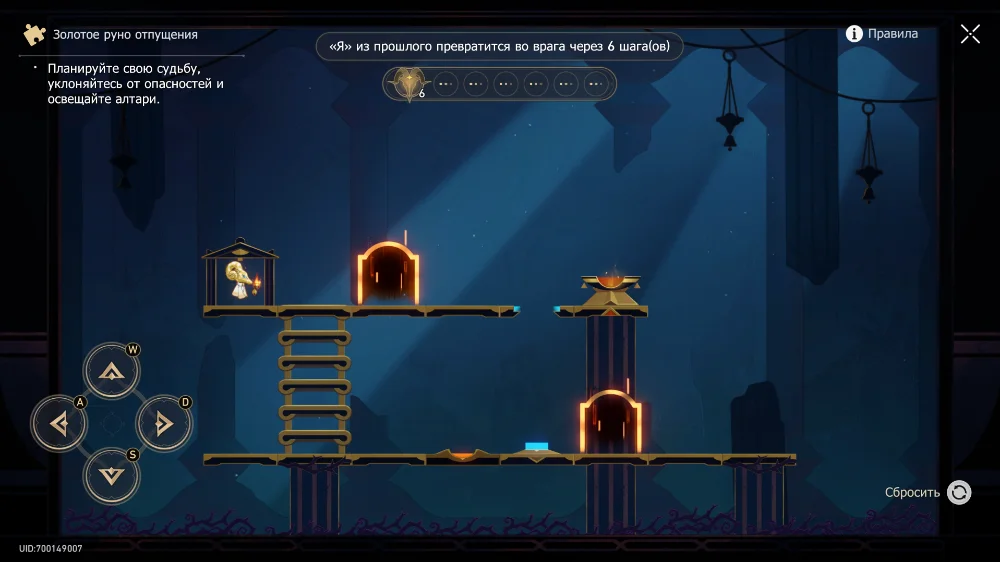1000x562 pixels.
Task: Click the Золотое руно отпущения puzzle title
Action: click(125, 34)
